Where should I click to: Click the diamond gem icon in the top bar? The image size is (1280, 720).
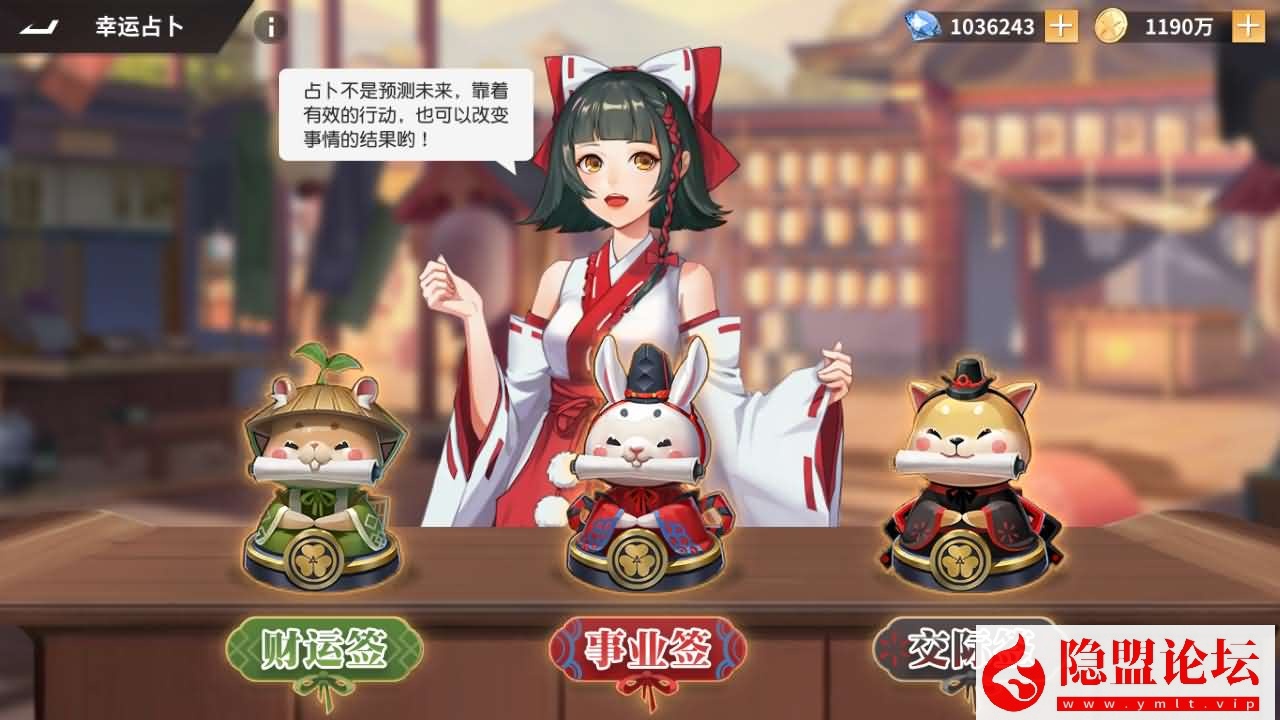click(925, 26)
